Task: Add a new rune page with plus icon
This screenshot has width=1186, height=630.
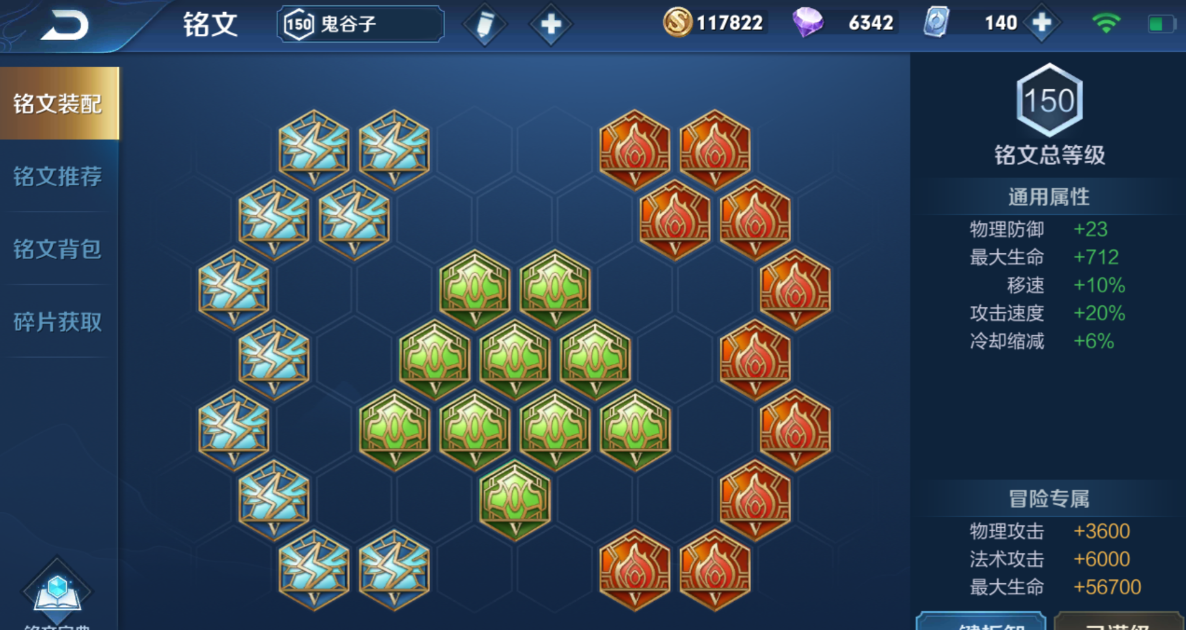Action: [x=550, y=24]
